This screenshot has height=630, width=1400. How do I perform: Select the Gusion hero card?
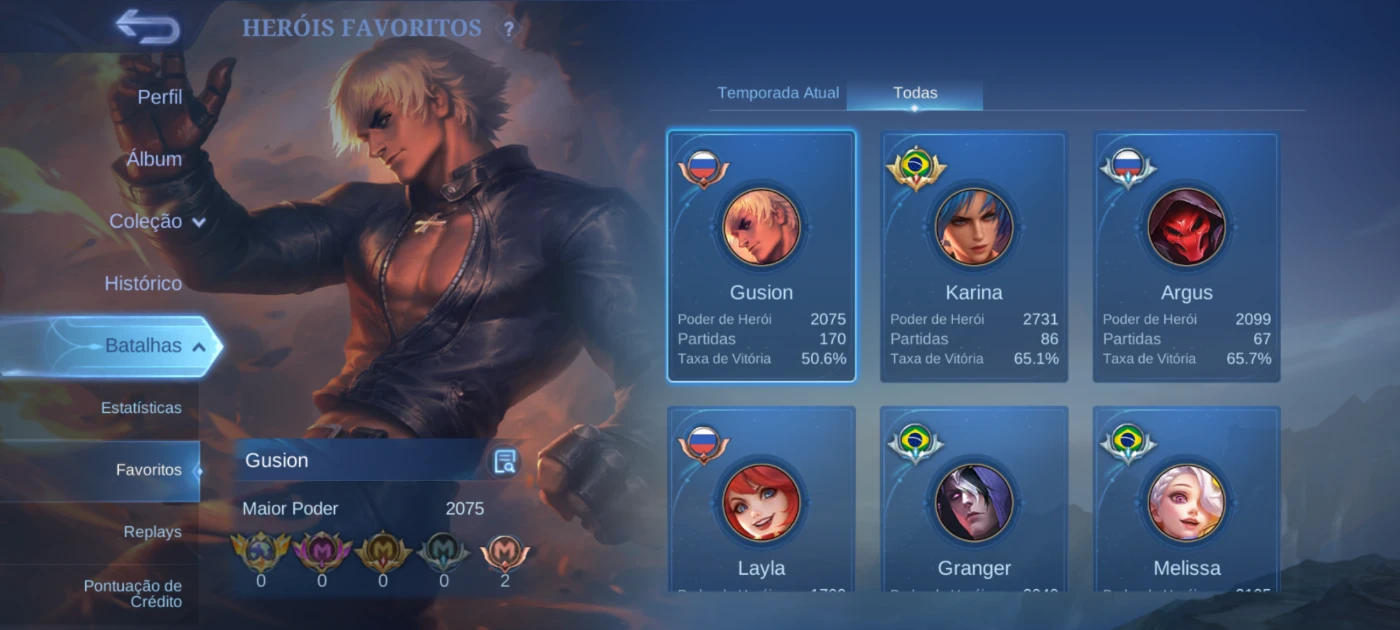click(x=762, y=256)
